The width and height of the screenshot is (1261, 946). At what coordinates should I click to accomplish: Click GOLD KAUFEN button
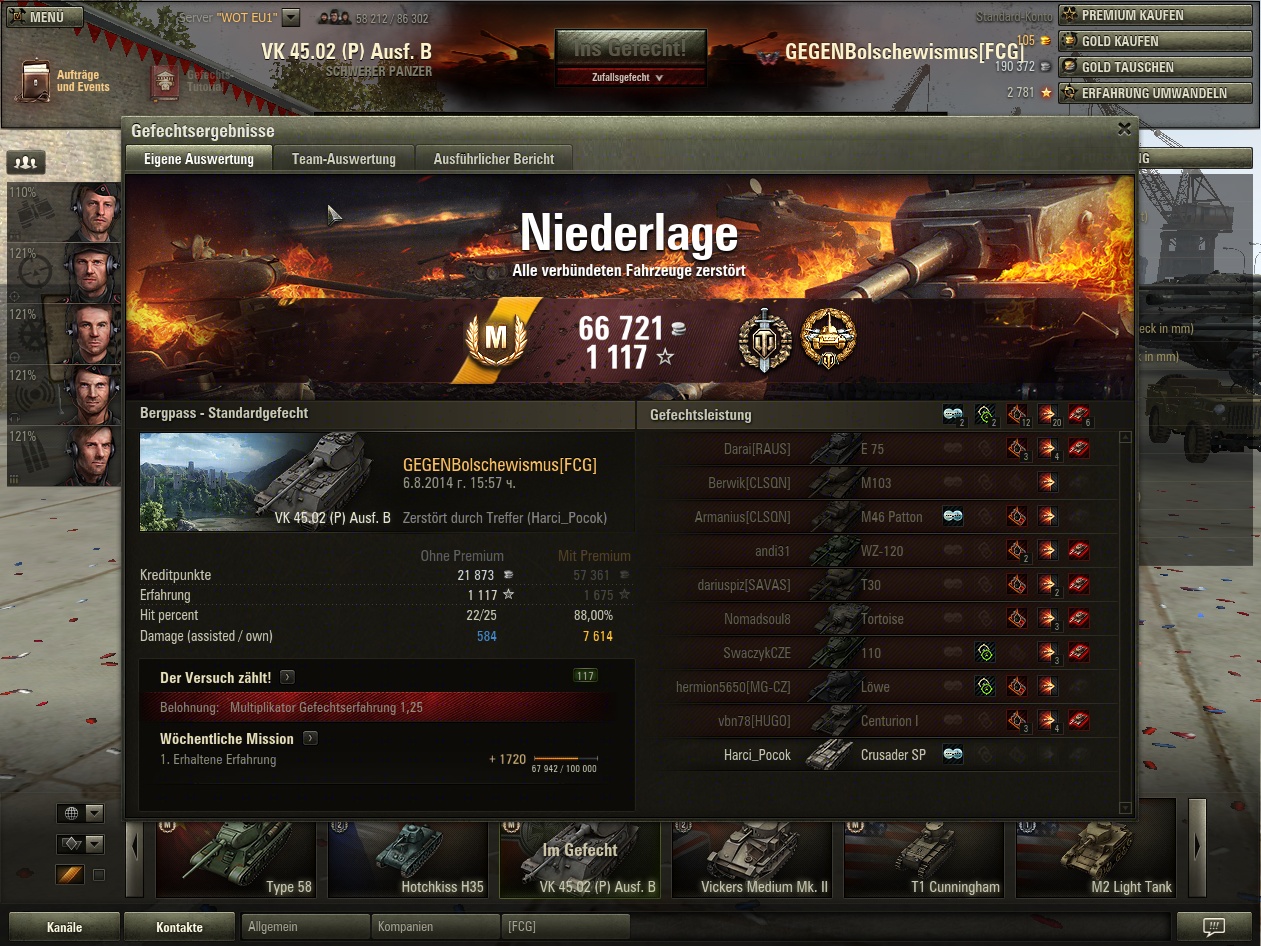(x=1155, y=41)
